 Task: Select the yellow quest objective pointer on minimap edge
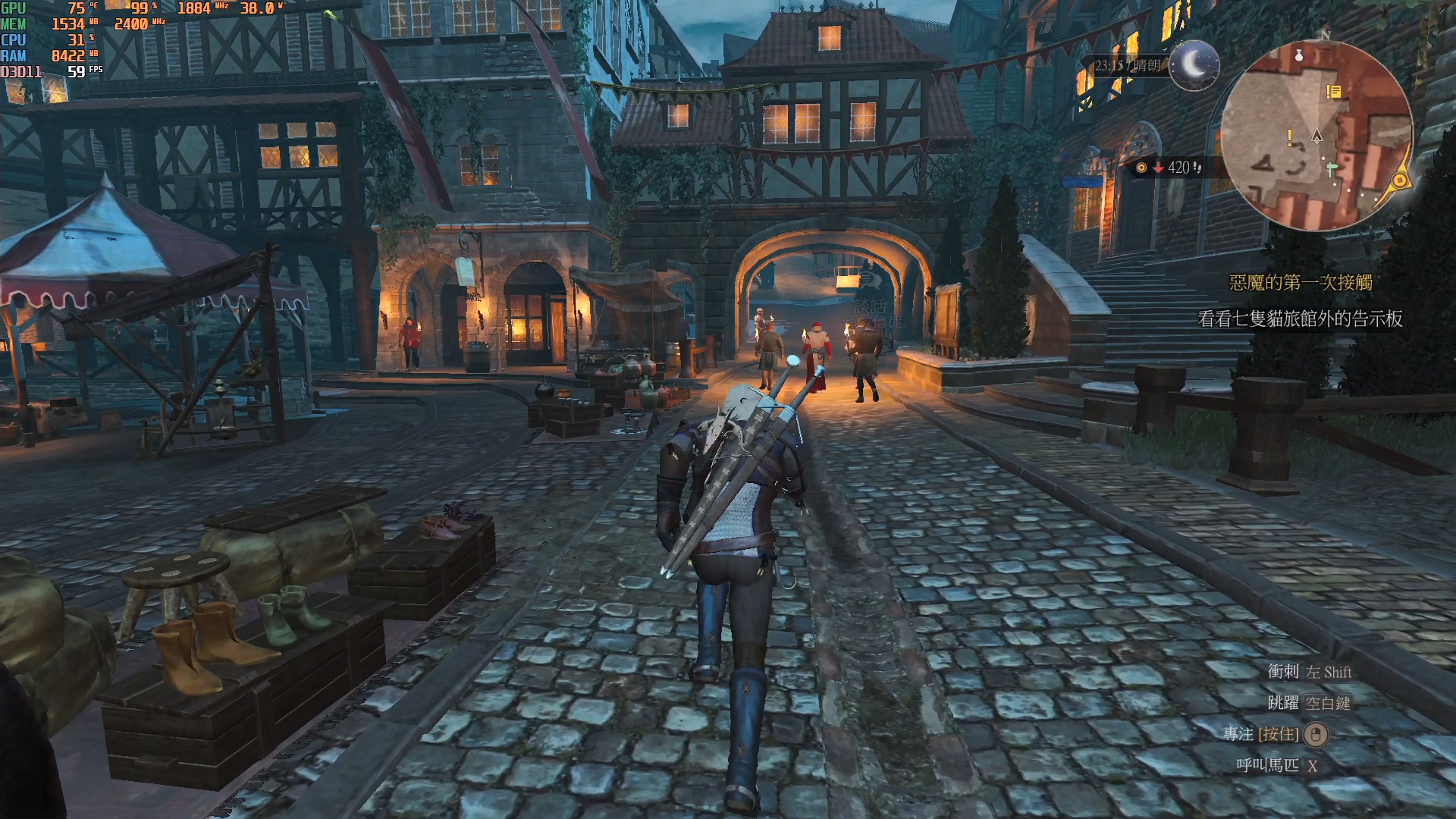click(x=1400, y=180)
